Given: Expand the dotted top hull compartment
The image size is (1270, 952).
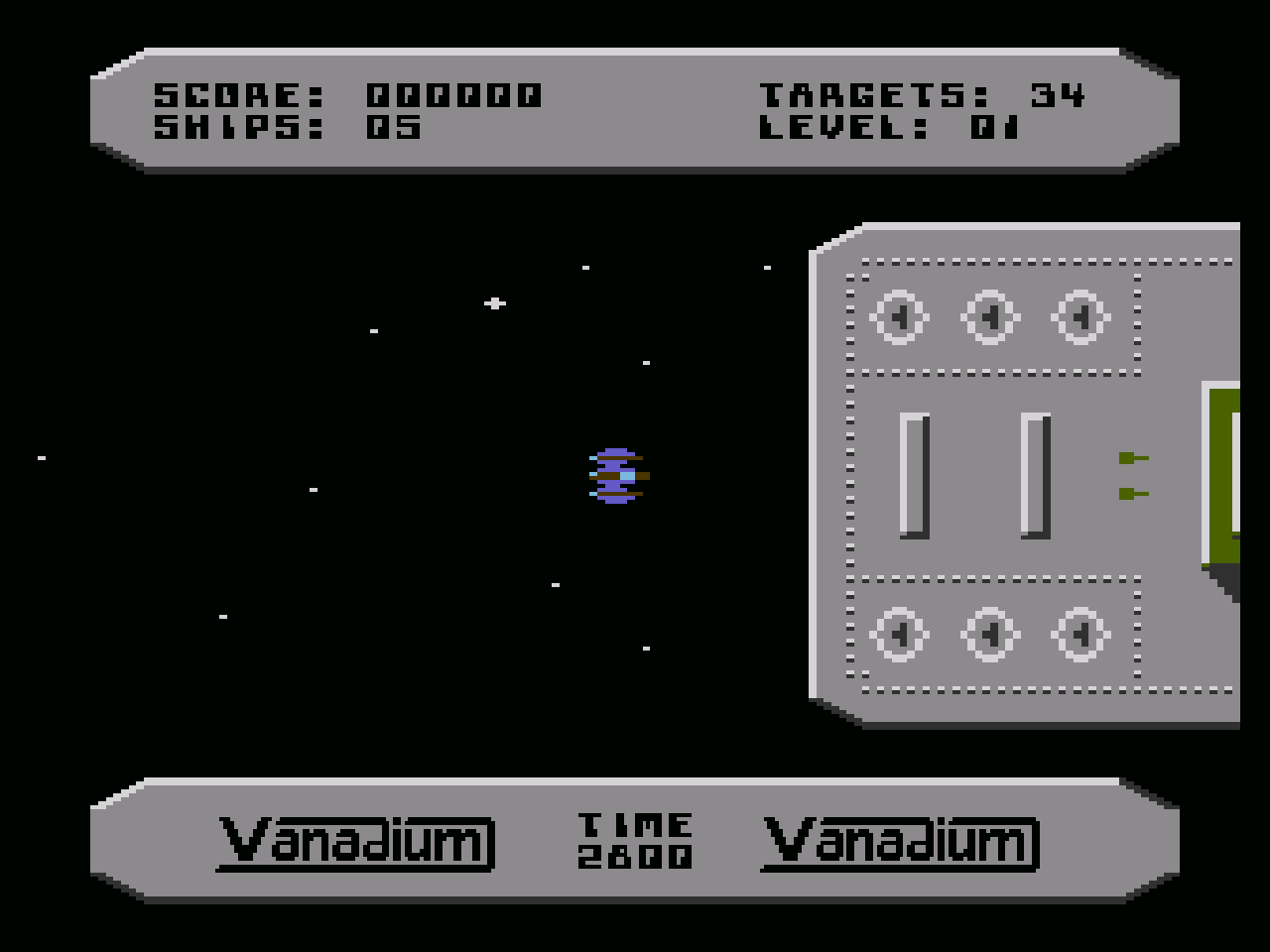Looking at the screenshot, I should pyautogui.click(x=992, y=317).
